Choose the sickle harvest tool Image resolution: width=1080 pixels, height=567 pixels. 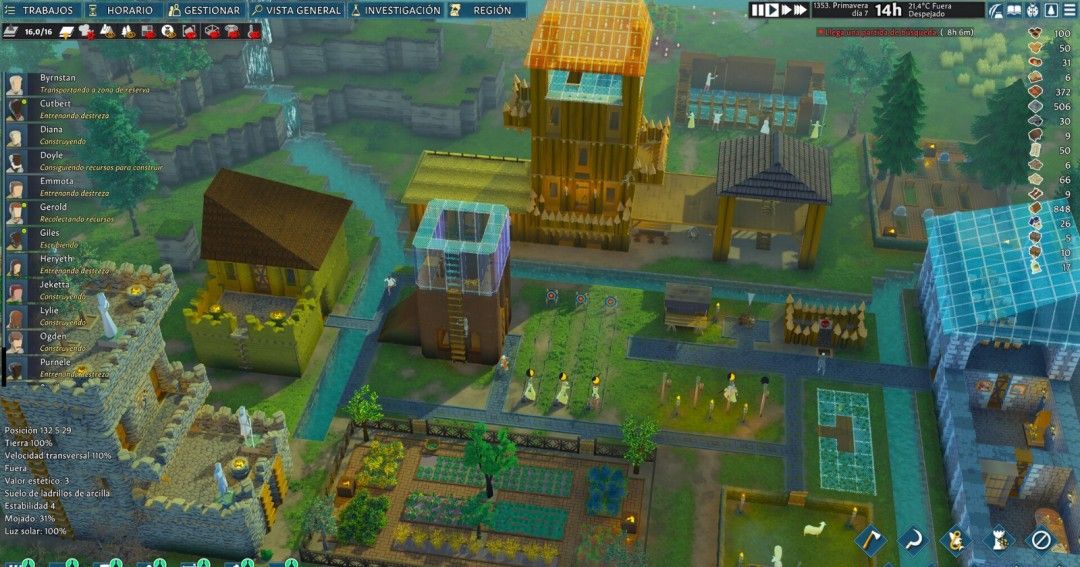(912, 540)
